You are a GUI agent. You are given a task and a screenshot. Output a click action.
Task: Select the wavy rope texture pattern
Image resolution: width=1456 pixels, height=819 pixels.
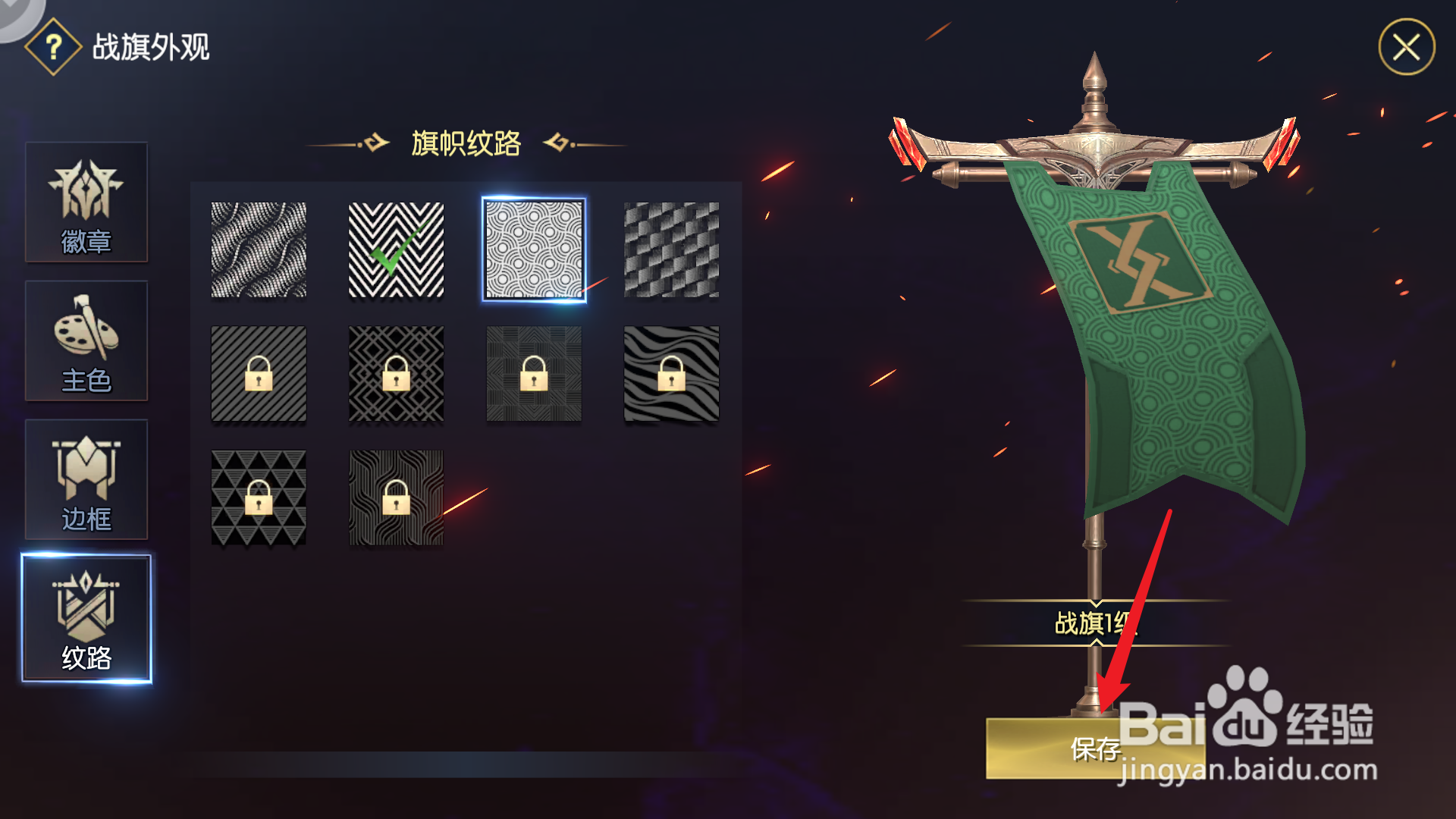pyautogui.click(x=259, y=251)
